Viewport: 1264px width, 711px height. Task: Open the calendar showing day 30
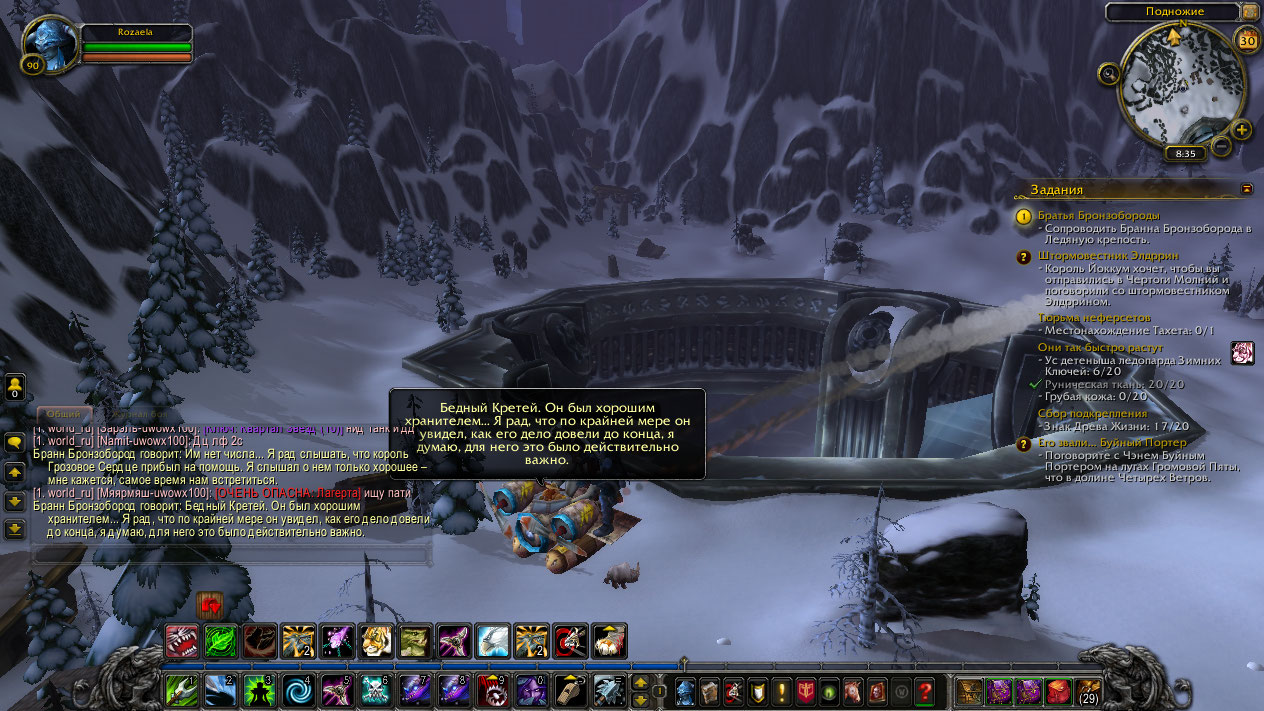[1247, 40]
